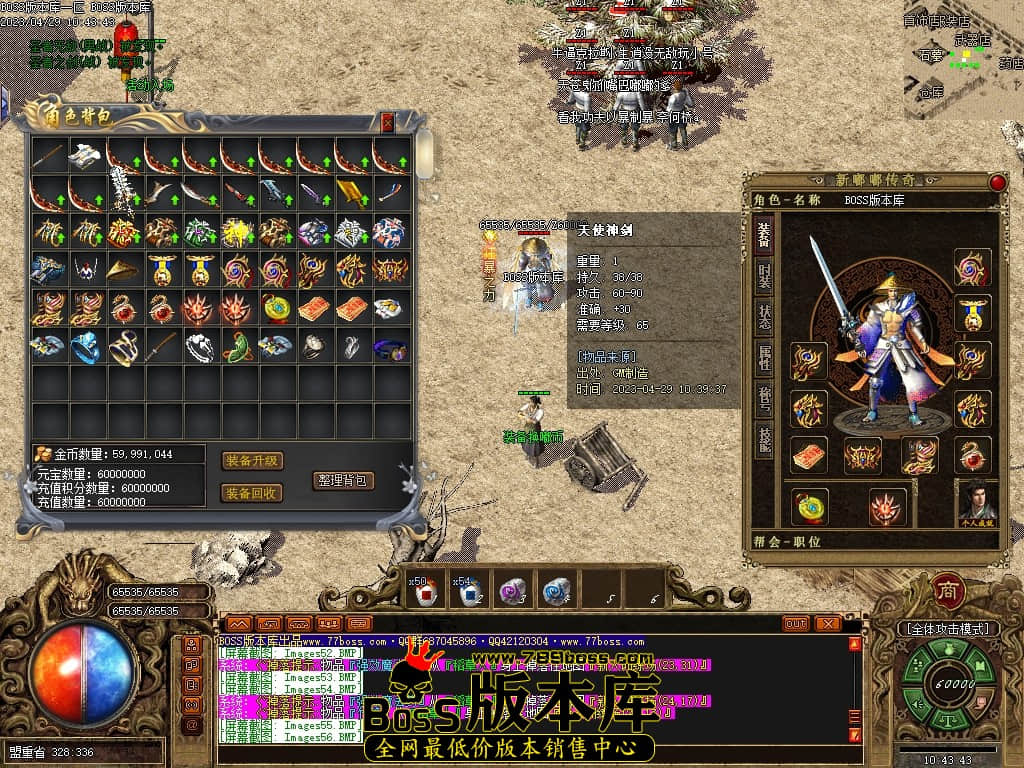1024x768 pixels.
Task: Close the character backpack window
Action: click(x=388, y=122)
